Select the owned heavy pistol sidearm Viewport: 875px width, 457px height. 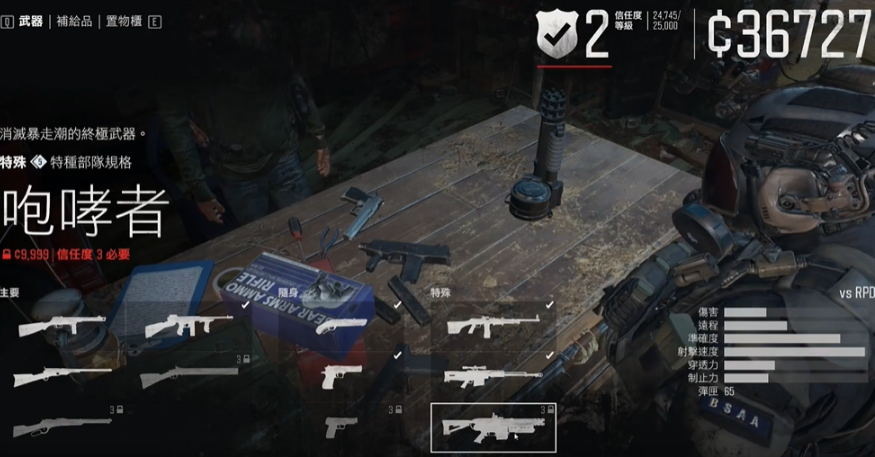[342, 376]
